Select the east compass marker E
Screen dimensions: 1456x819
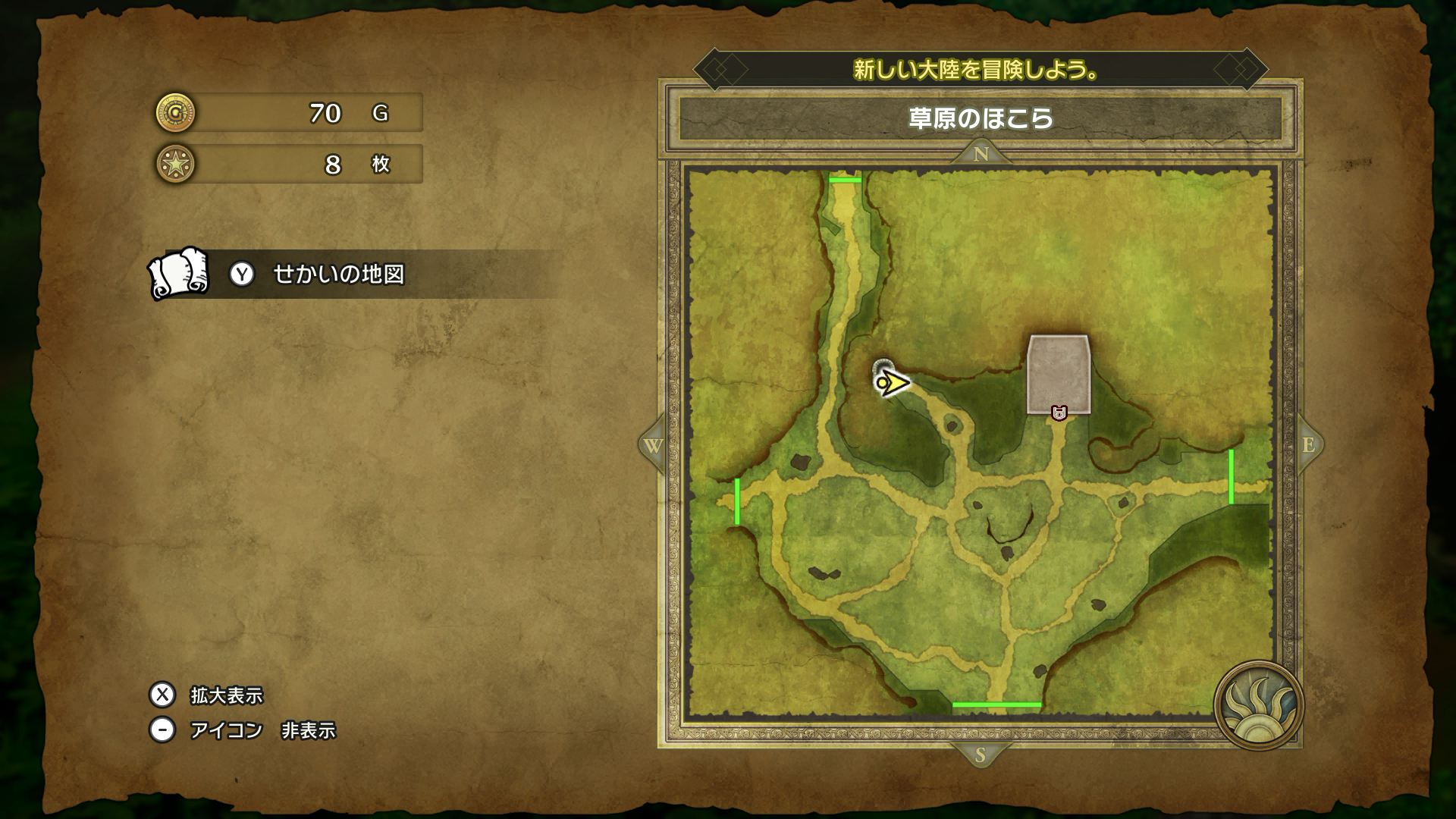point(1308,445)
